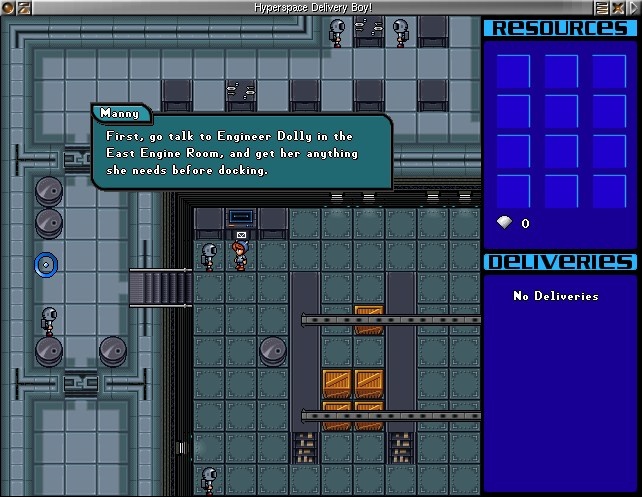Viewport: 642px width, 497px height.
Task: Open the window menu orb button
Action: click(9, 7)
